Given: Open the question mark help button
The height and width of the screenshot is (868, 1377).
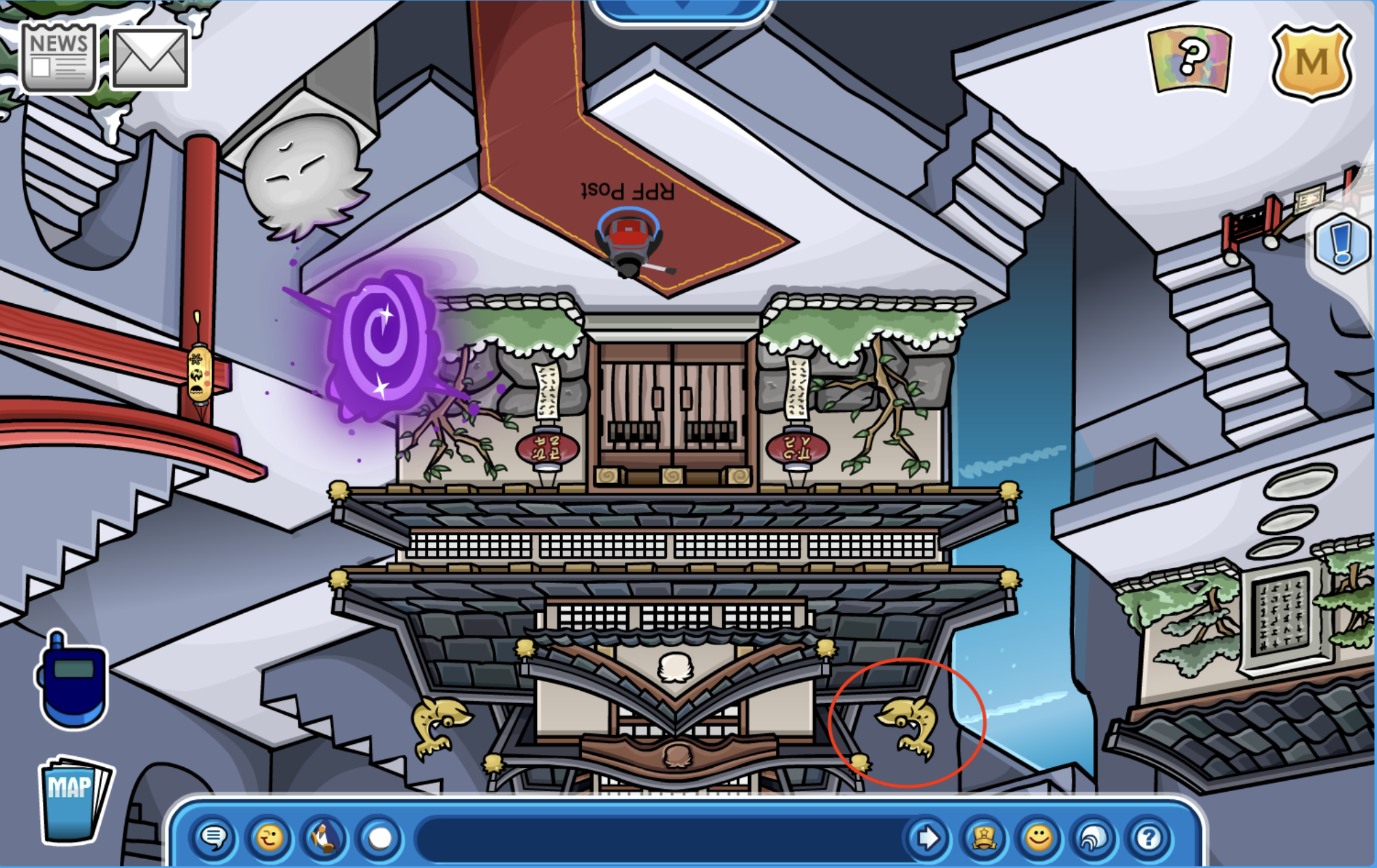Looking at the screenshot, I should (1149, 837).
